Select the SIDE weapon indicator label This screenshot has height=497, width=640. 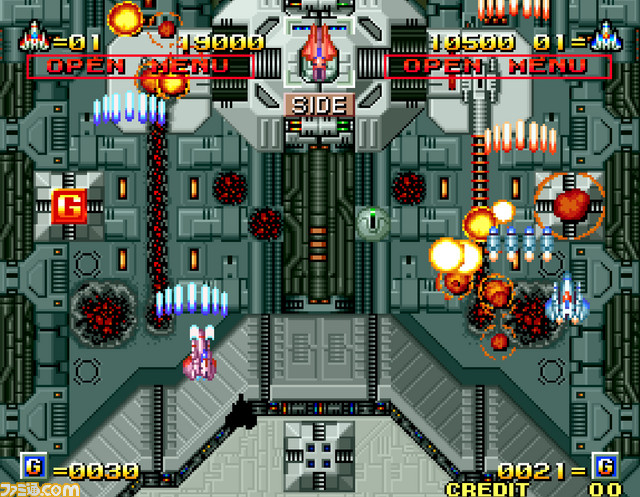[320, 104]
